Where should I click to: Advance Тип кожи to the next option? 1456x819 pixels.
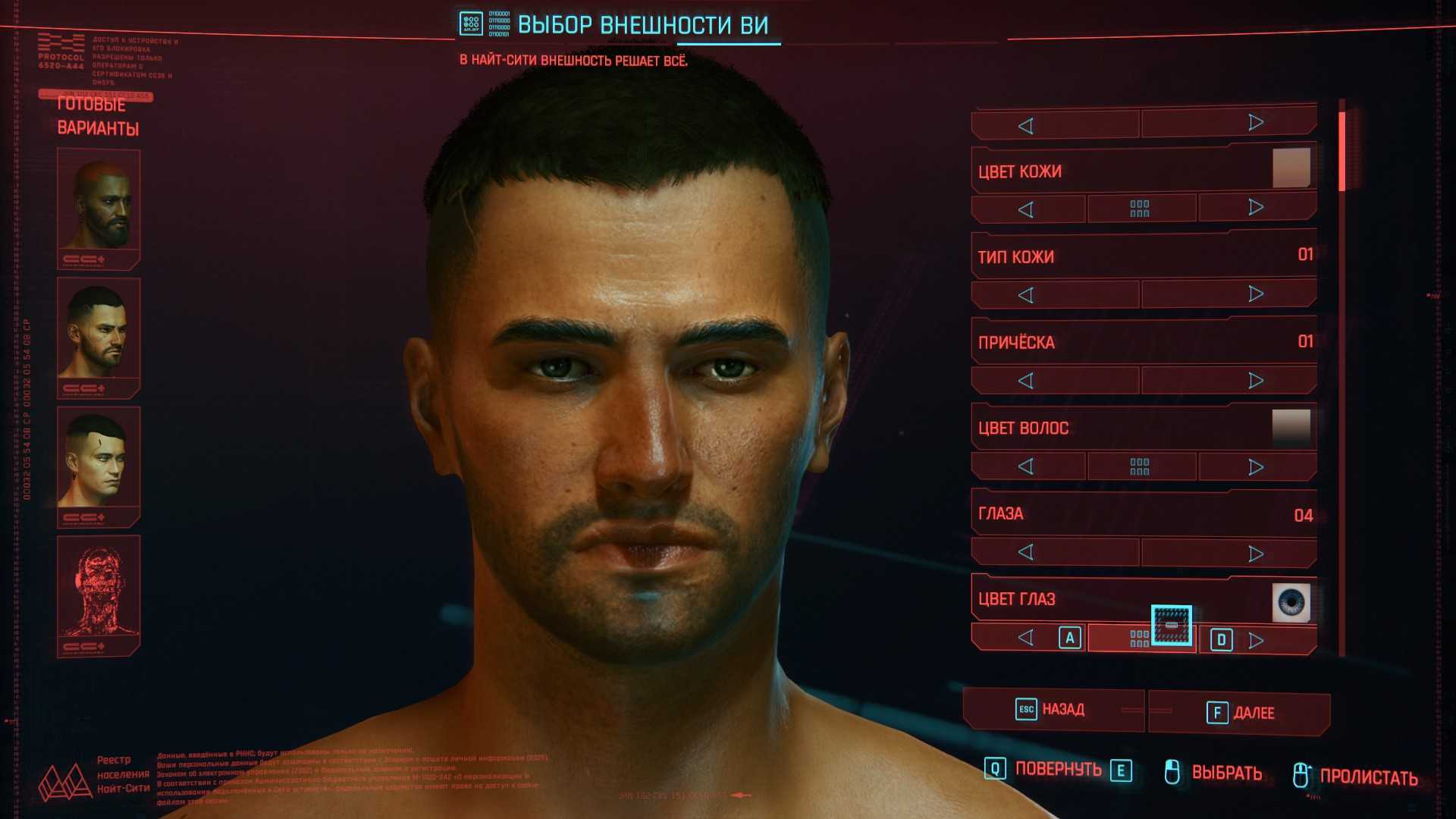[1256, 293]
